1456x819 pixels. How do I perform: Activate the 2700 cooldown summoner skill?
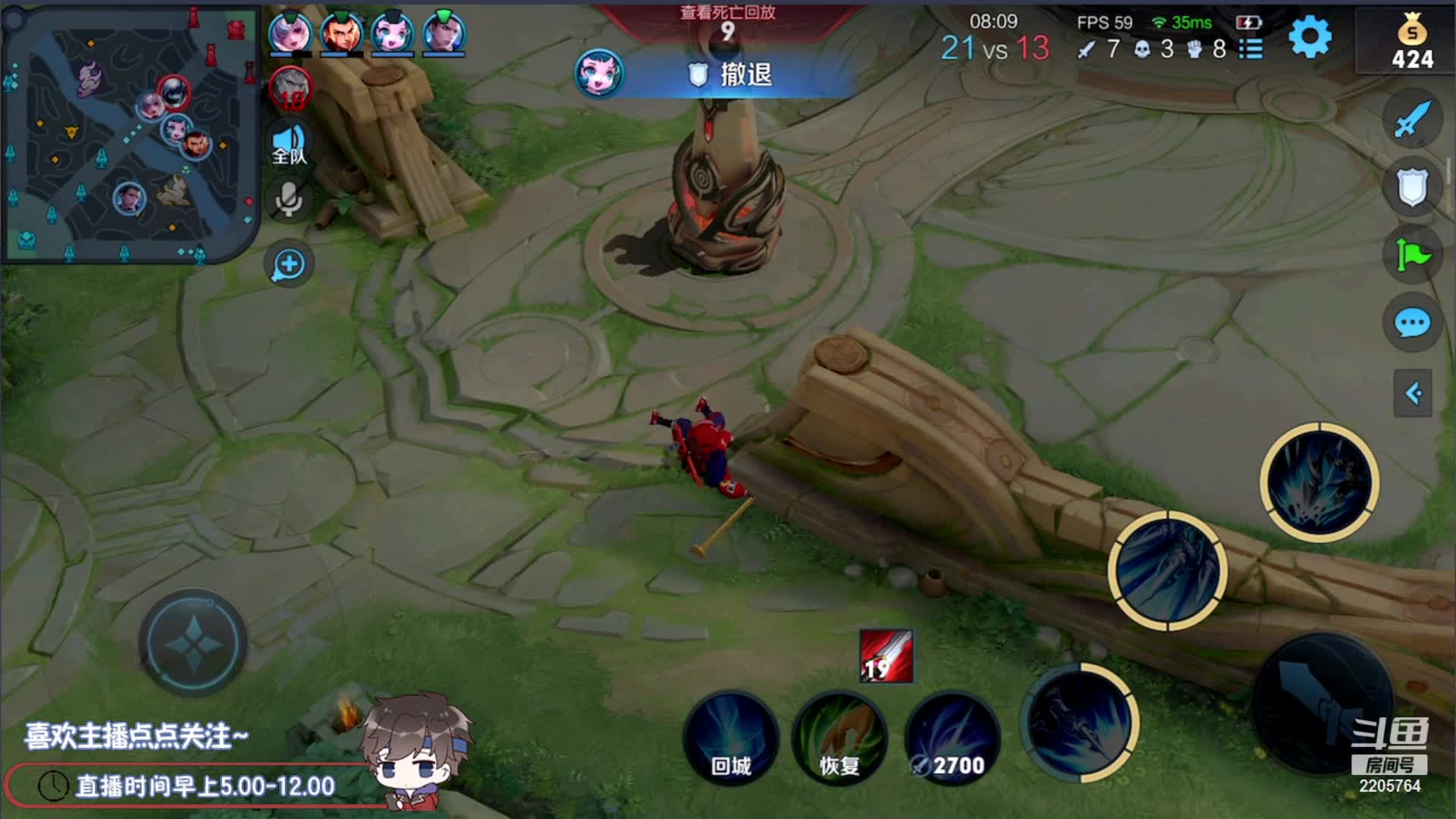(952, 739)
